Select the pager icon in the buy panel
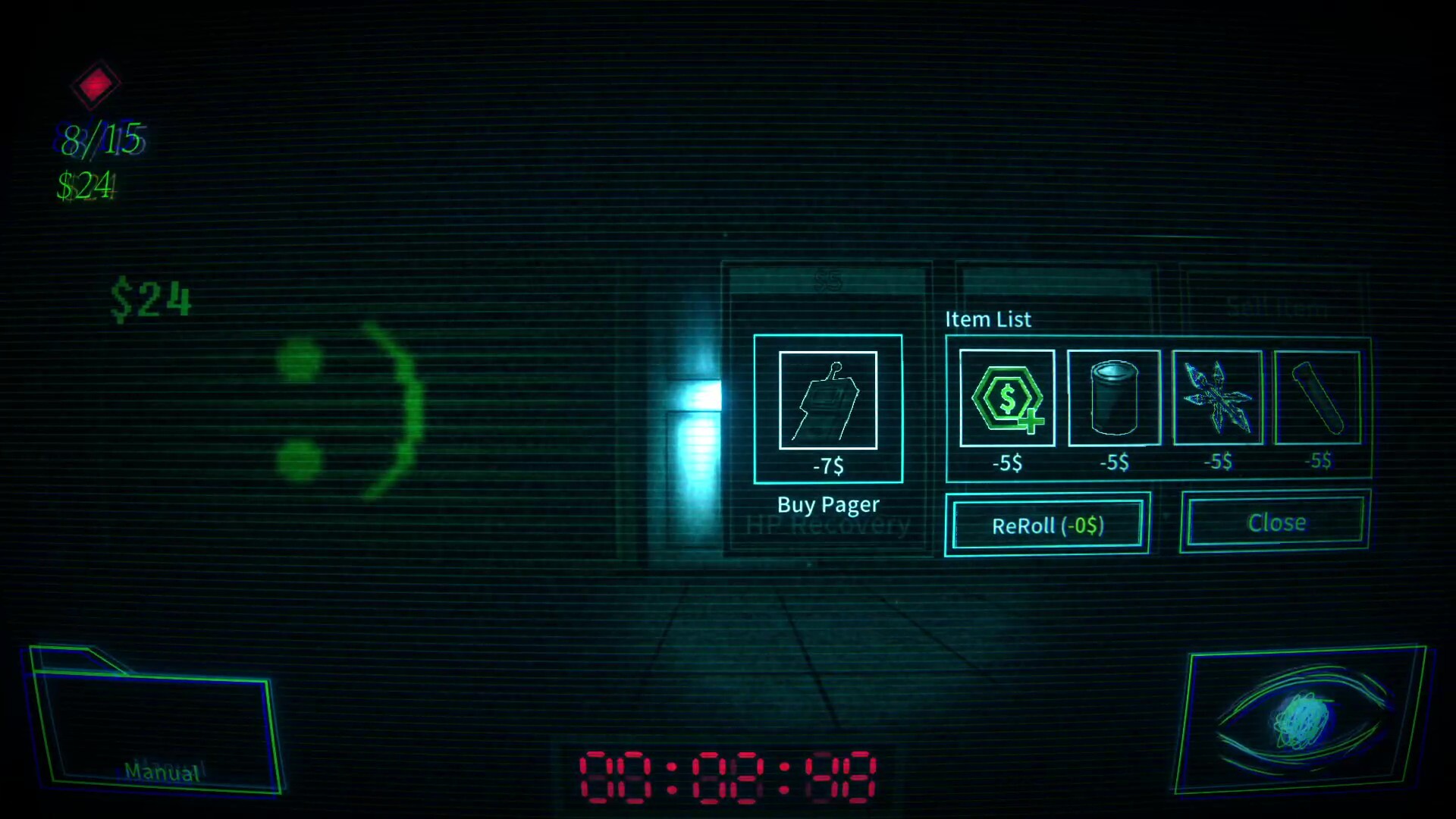This screenshot has height=819, width=1456. (x=827, y=401)
